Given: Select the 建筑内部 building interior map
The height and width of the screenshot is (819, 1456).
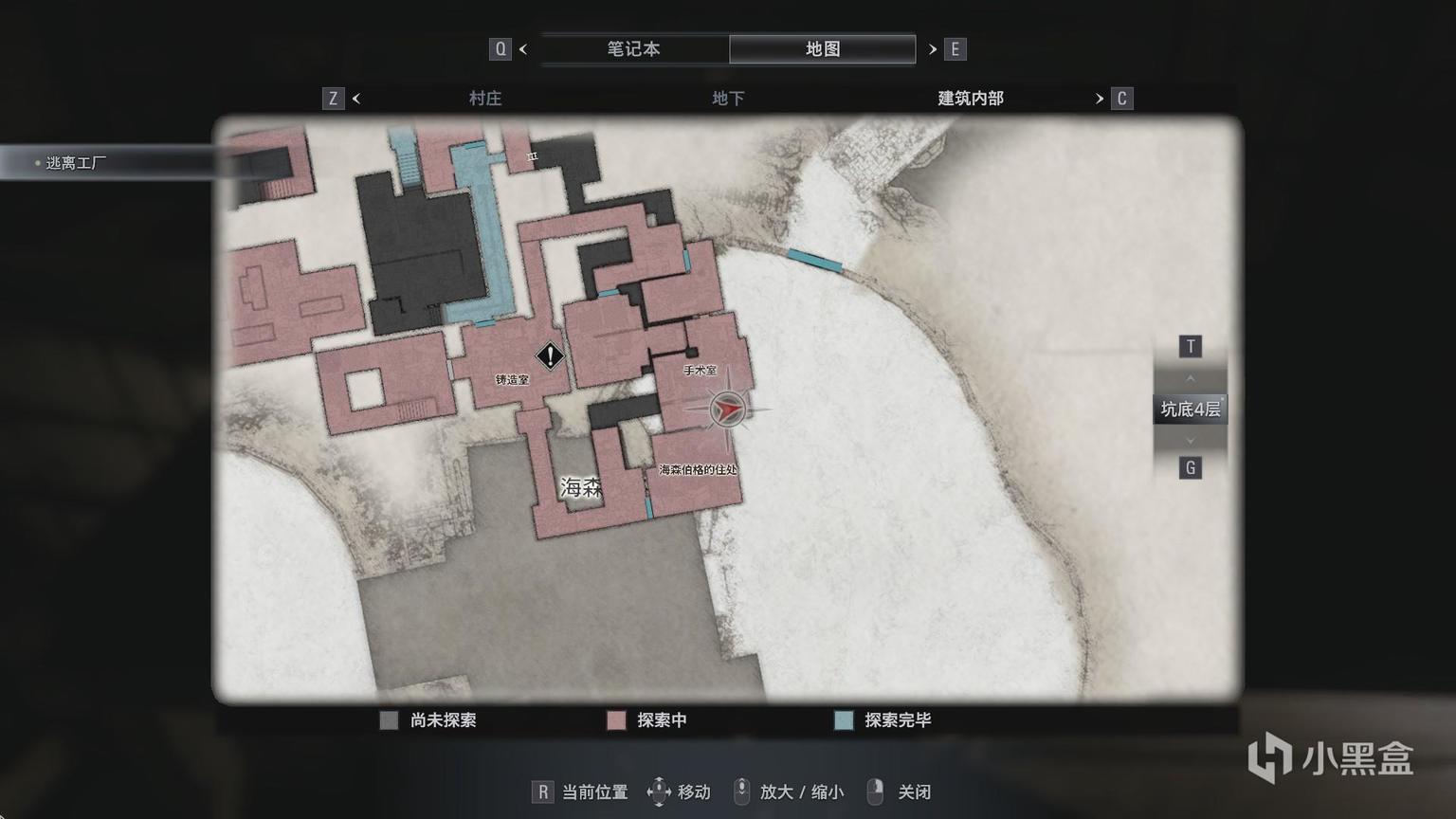Looking at the screenshot, I should 970,99.
